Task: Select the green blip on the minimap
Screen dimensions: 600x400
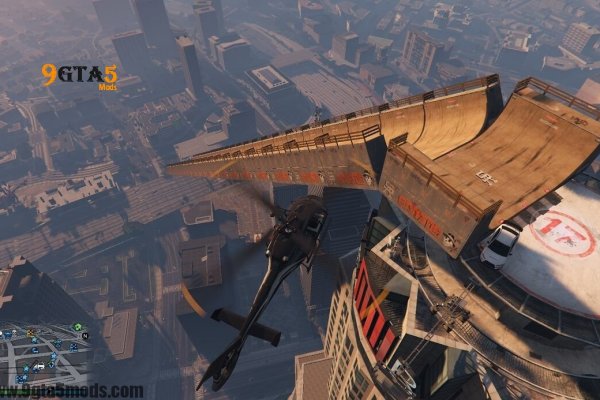Action: [77, 327]
